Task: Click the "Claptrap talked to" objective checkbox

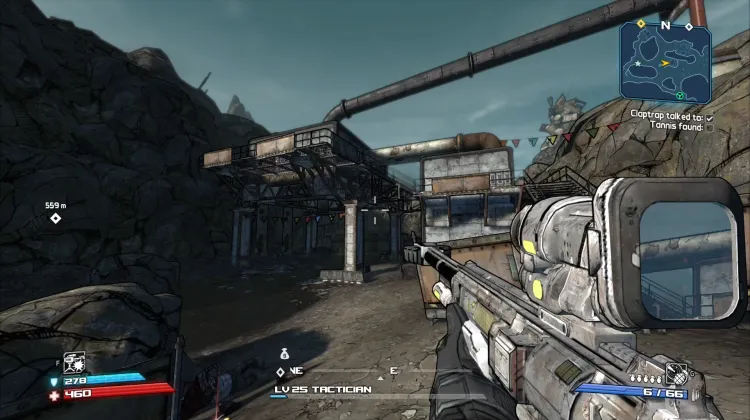Action: tap(709, 116)
